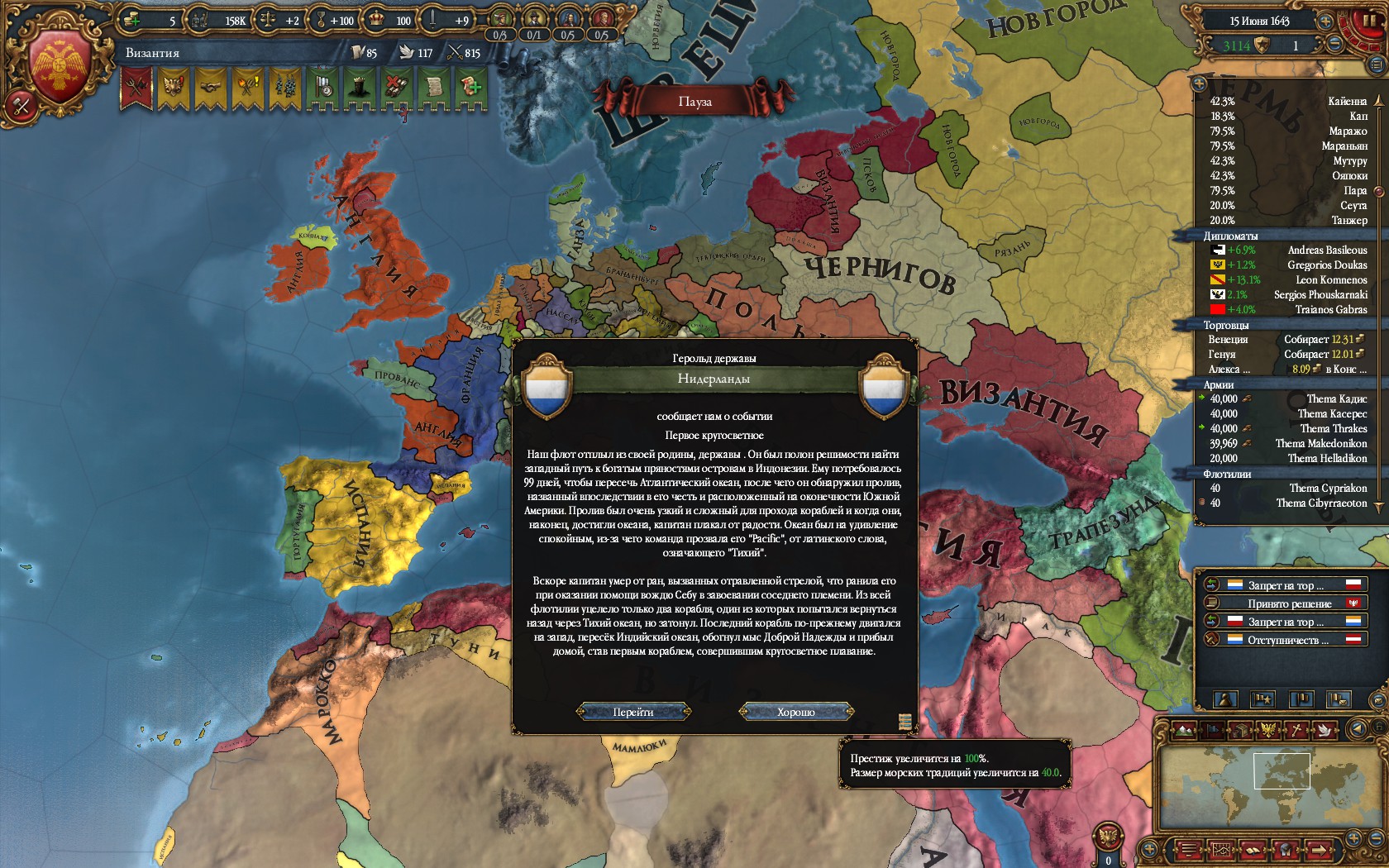Confirm the event with the Хорошо button
This screenshot has height=868, width=1389.
click(x=795, y=712)
